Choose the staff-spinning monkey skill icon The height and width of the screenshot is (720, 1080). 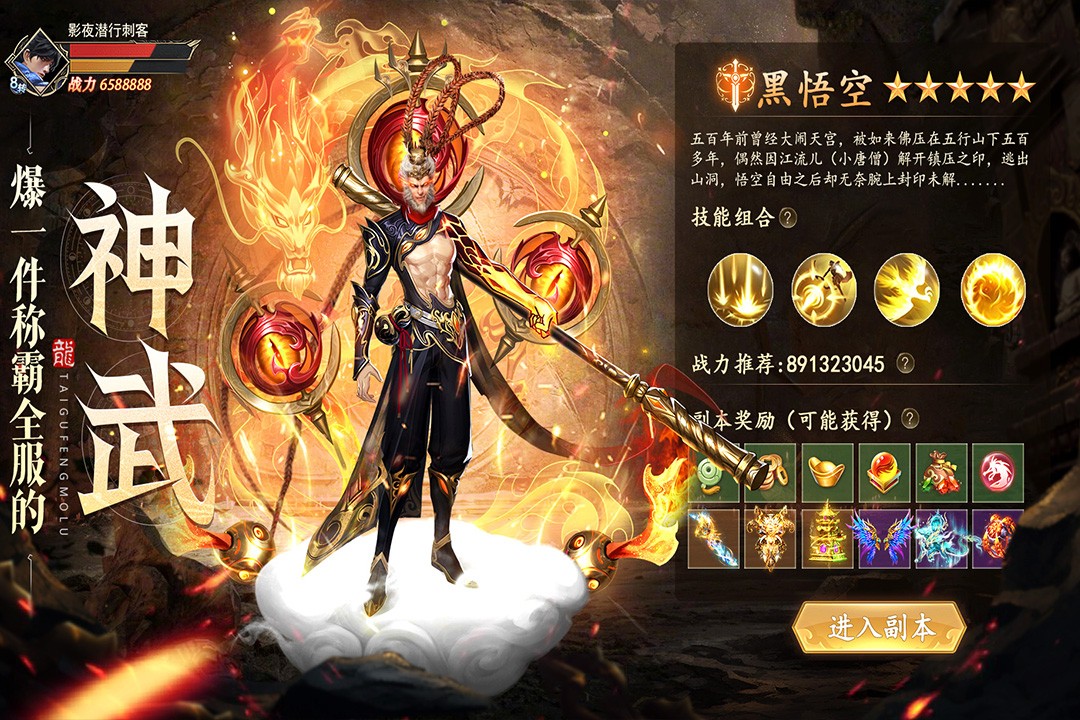pyautogui.click(x=823, y=290)
